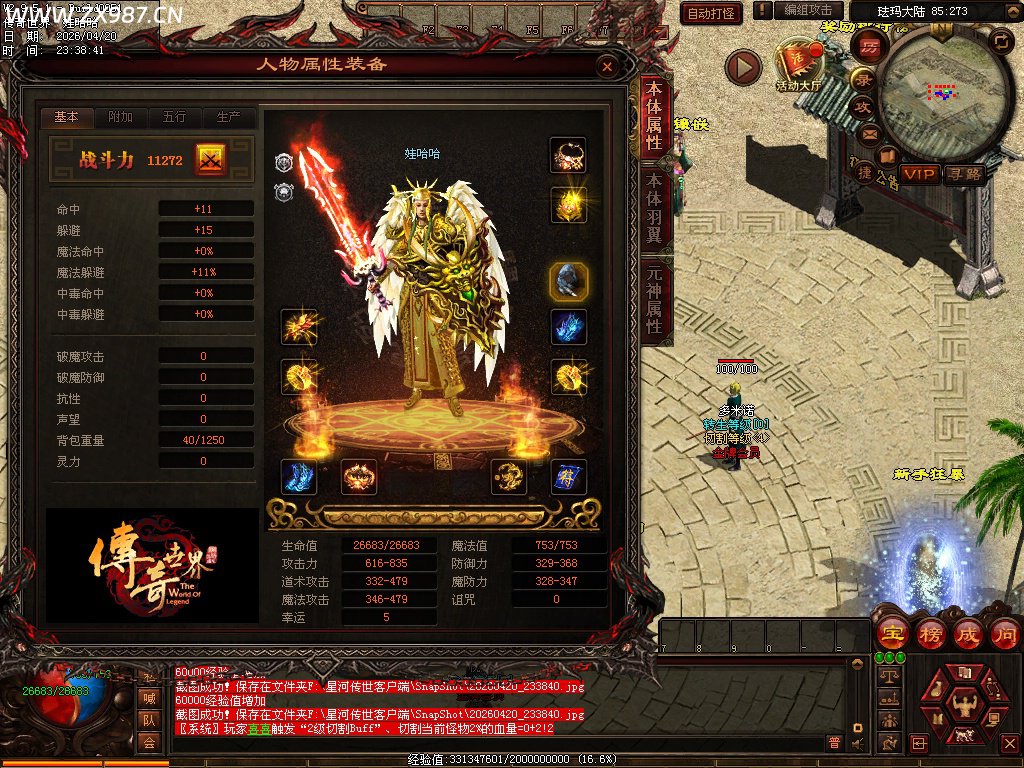Viewport: 1024px width, 768px height.
Task: Activate 寻路 pathfinding button
Action: pyautogui.click(x=965, y=174)
